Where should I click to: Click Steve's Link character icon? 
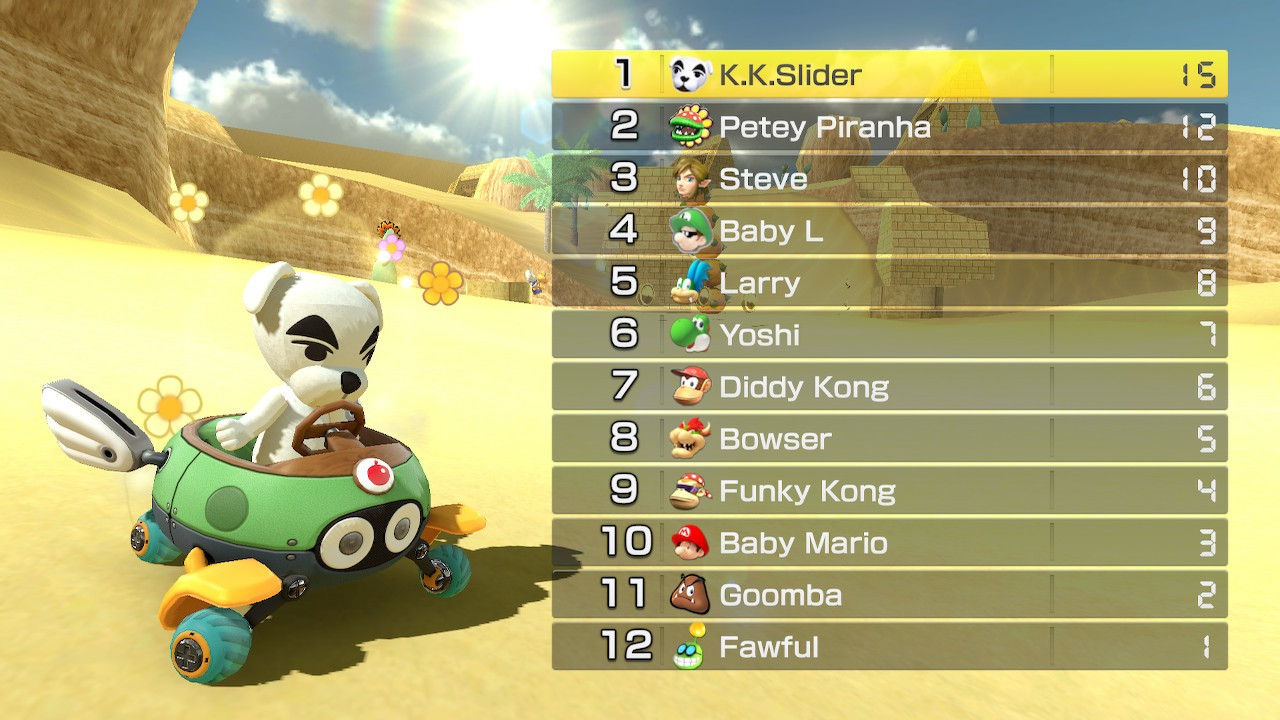click(692, 180)
